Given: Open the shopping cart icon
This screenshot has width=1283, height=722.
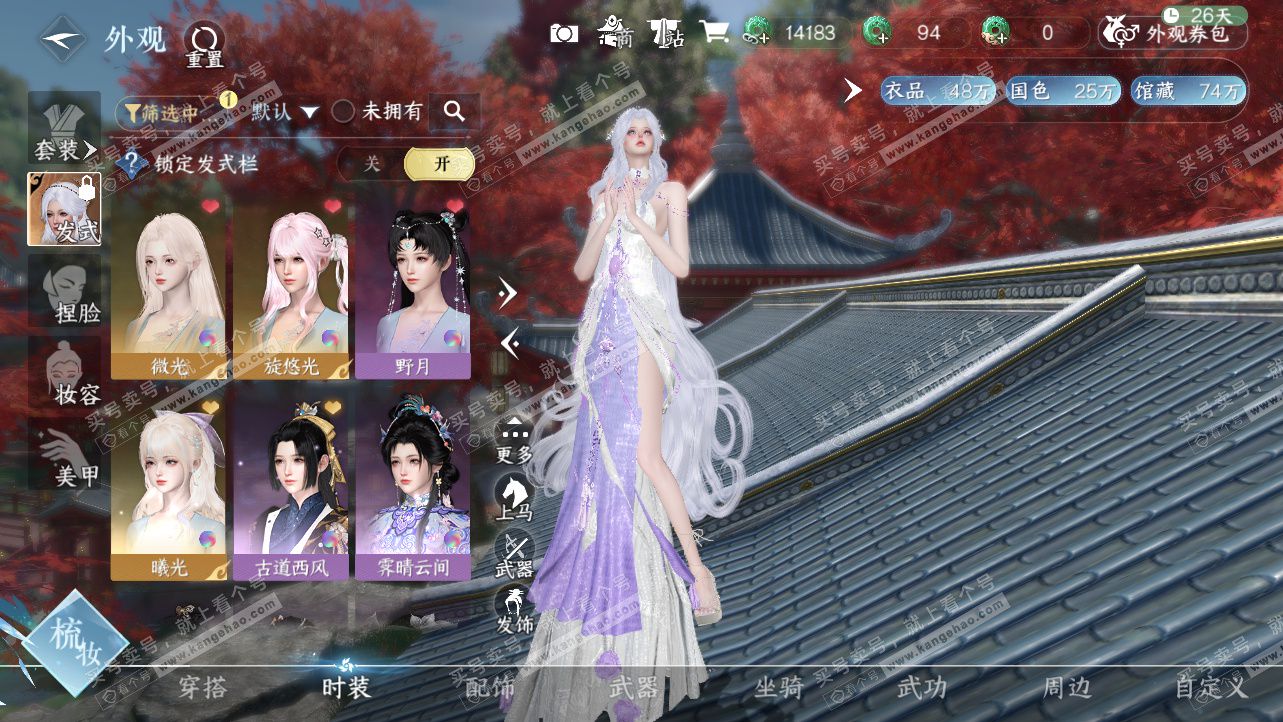Looking at the screenshot, I should pyautogui.click(x=714, y=33).
